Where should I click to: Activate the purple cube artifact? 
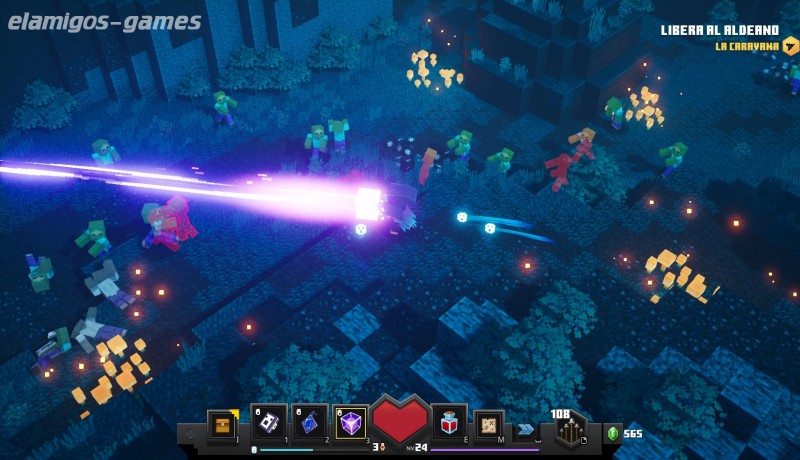point(351,423)
